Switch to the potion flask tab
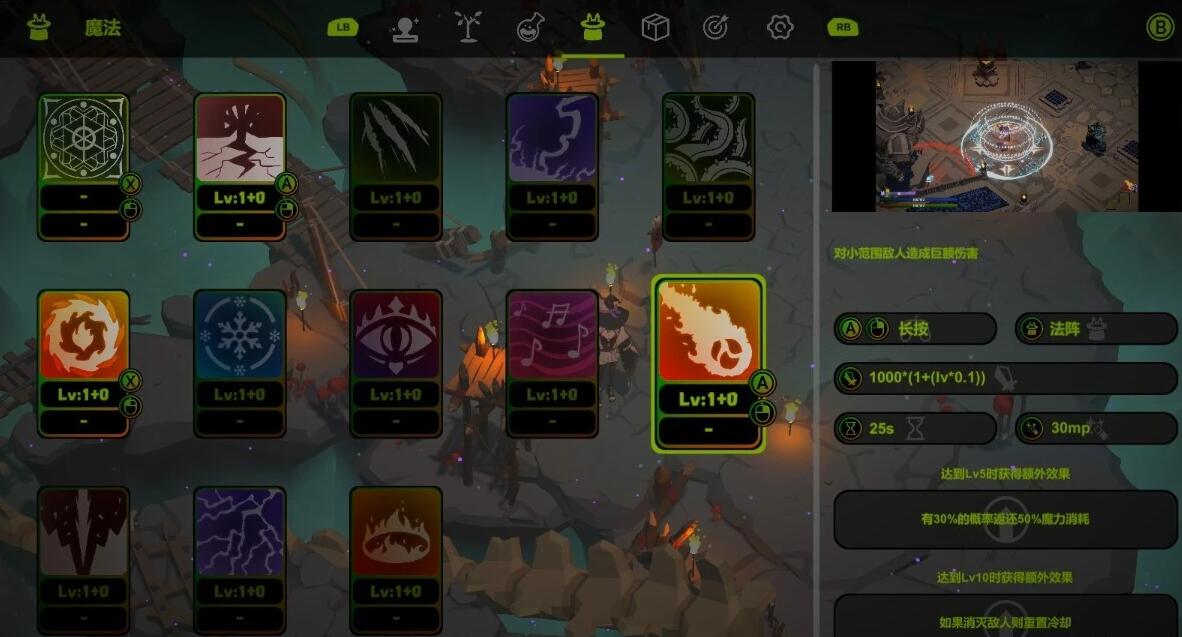 point(530,28)
